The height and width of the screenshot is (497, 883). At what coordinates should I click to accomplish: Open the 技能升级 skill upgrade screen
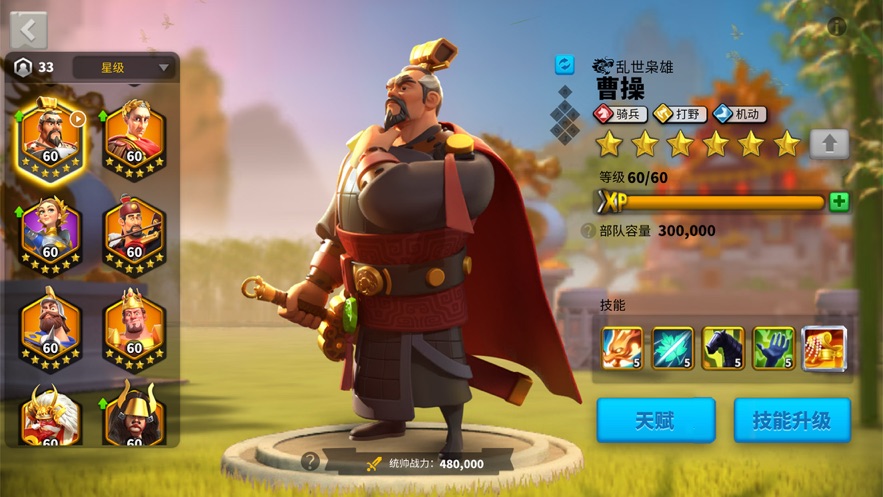tap(792, 420)
